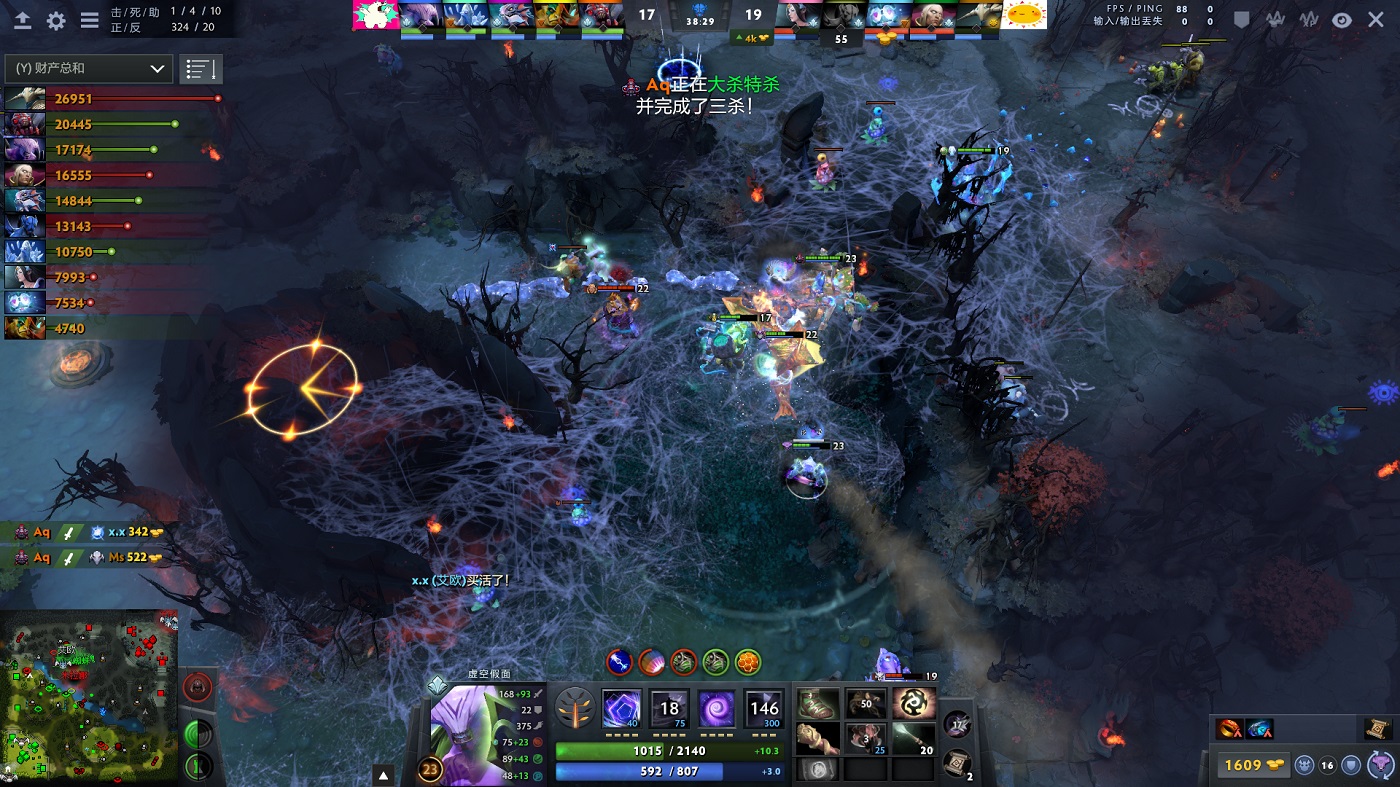
Task: Click the 1609 gold counter to open shop
Action: pos(1252,764)
